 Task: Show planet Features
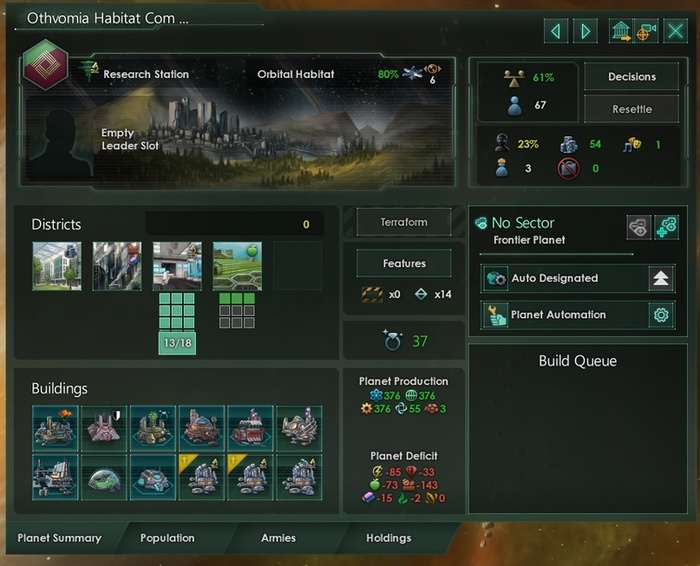[404, 264]
